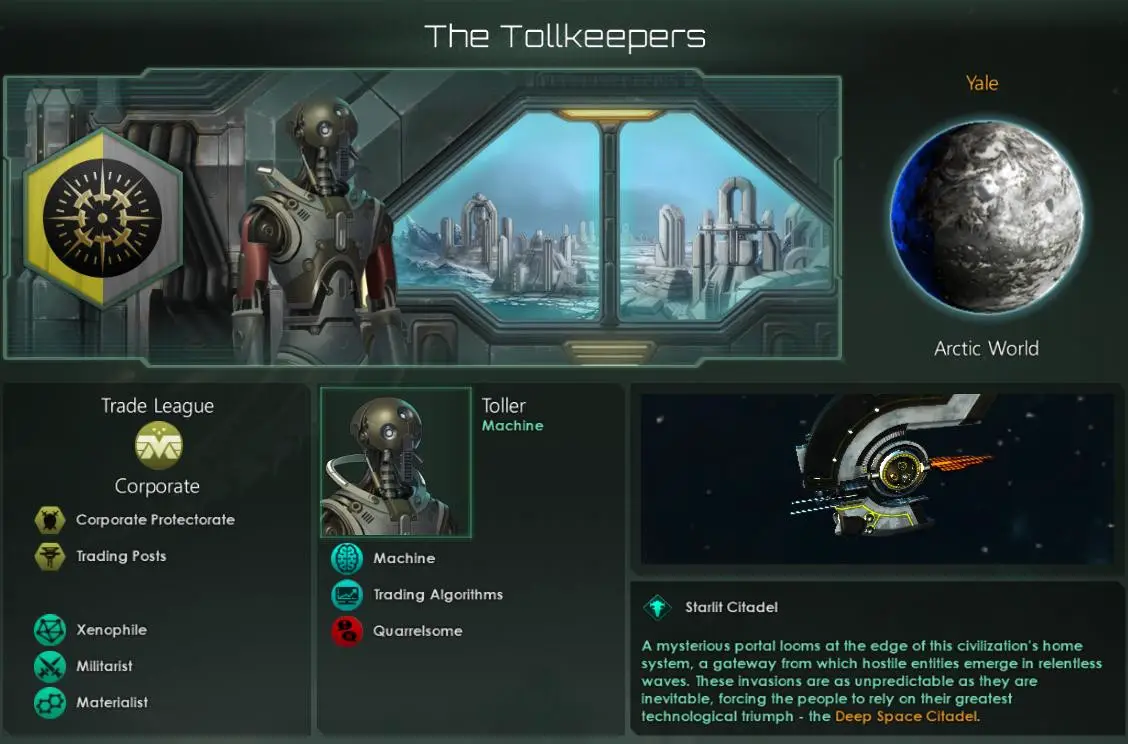Image resolution: width=1128 pixels, height=744 pixels.
Task: Select the Corporate Protectorate civic icon
Action: [x=50, y=520]
